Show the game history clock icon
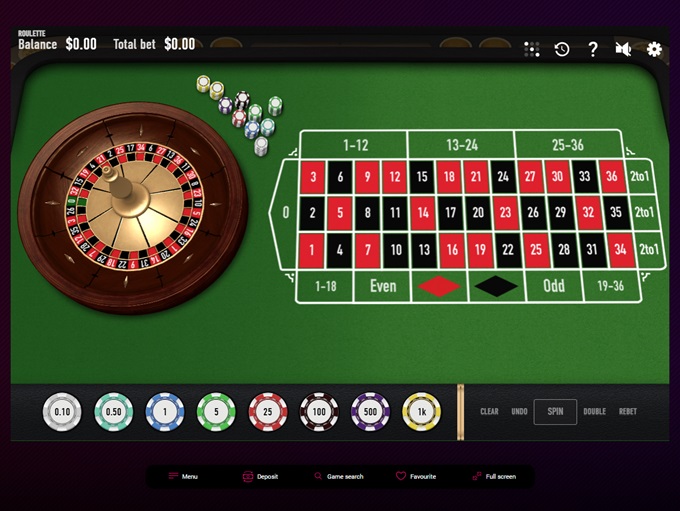The image size is (680, 511). coord(562,49)
